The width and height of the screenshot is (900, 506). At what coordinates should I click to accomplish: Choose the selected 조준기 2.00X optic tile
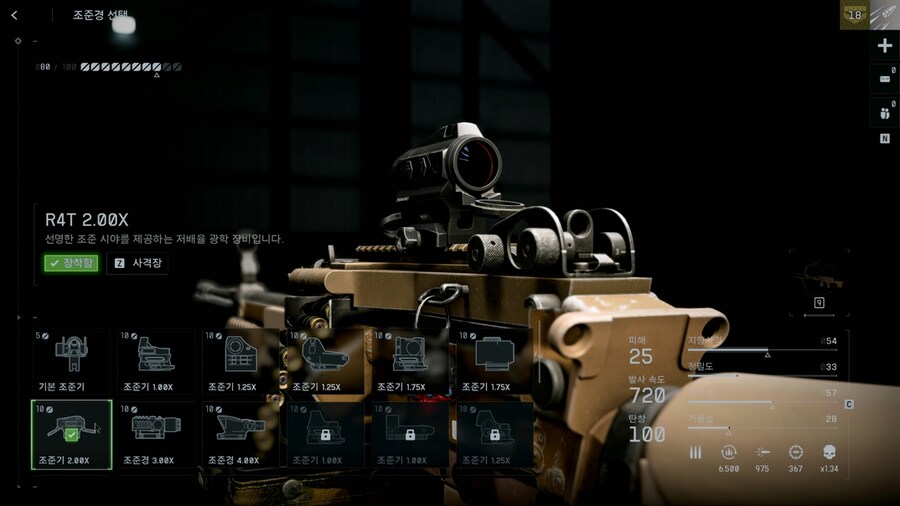pos(71,435)
